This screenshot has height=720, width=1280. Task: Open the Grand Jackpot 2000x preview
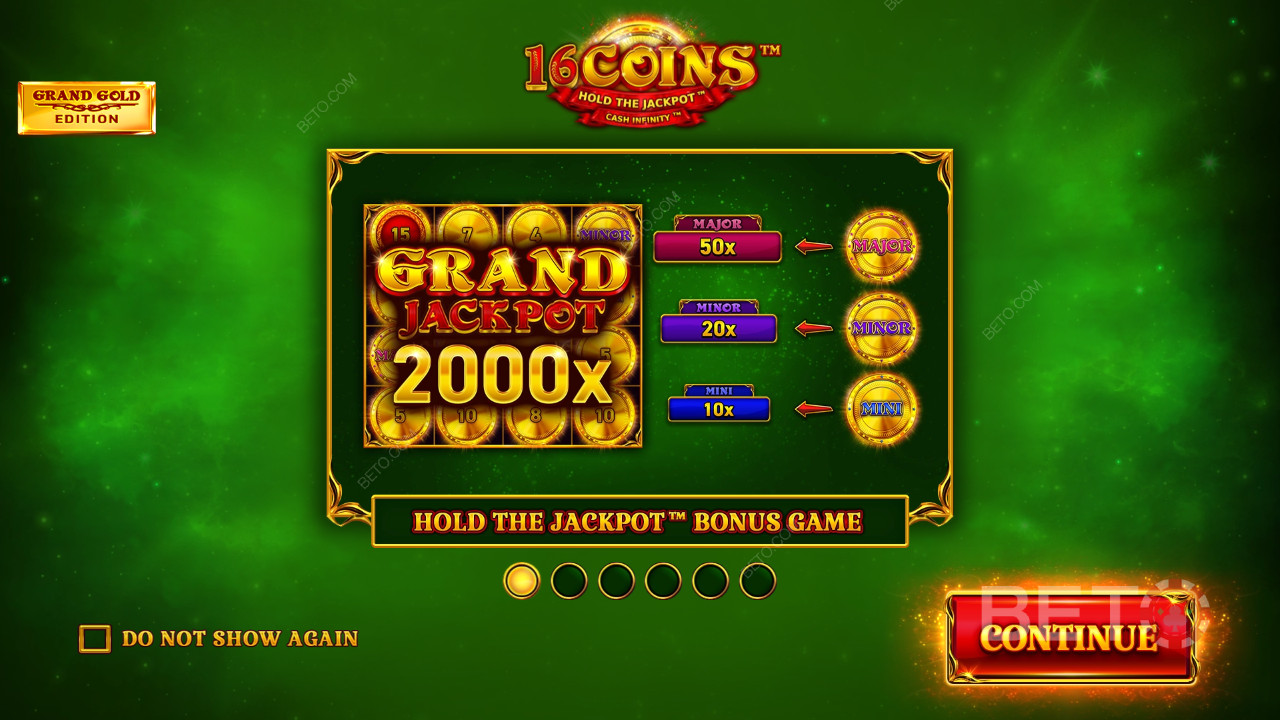click(503, 327)
